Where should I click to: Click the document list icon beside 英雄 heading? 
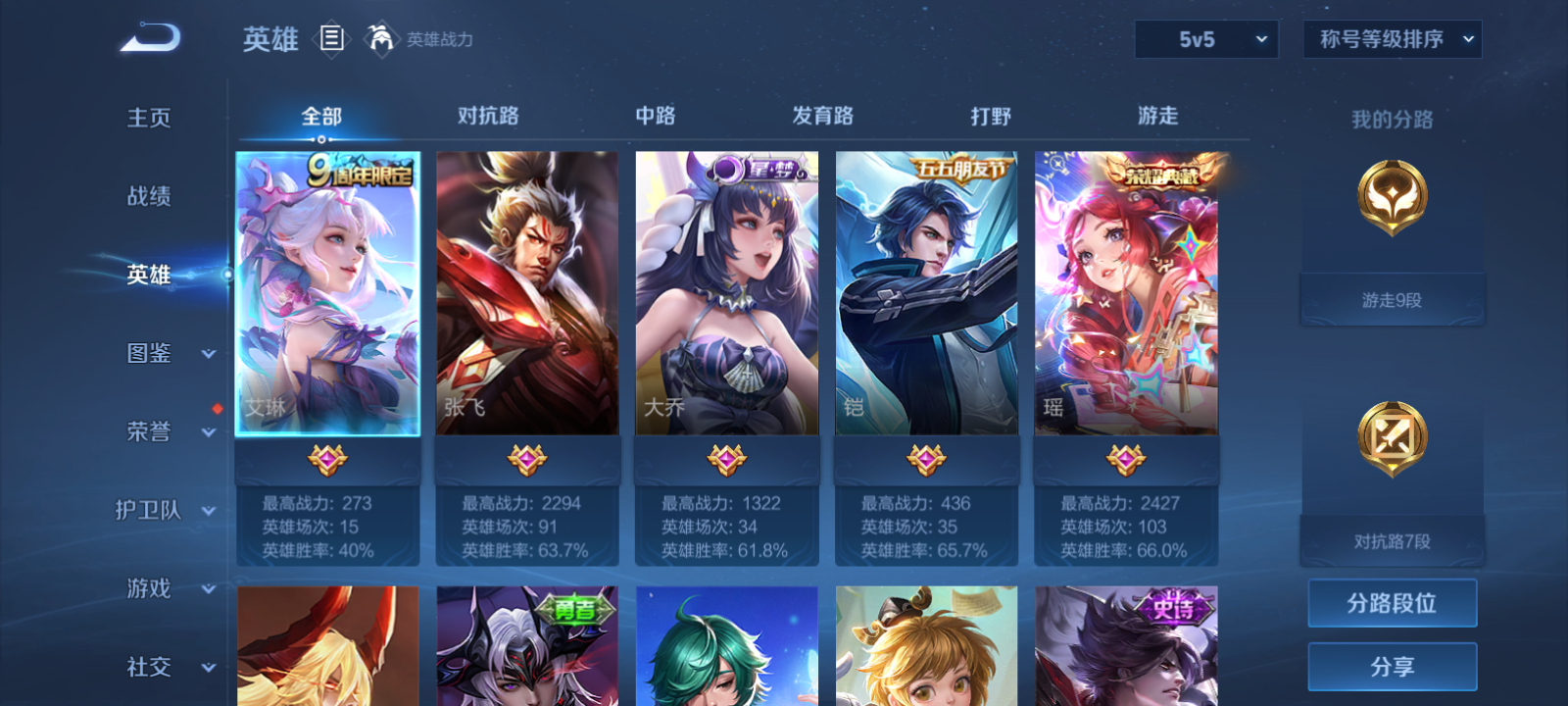pos(330,40)
